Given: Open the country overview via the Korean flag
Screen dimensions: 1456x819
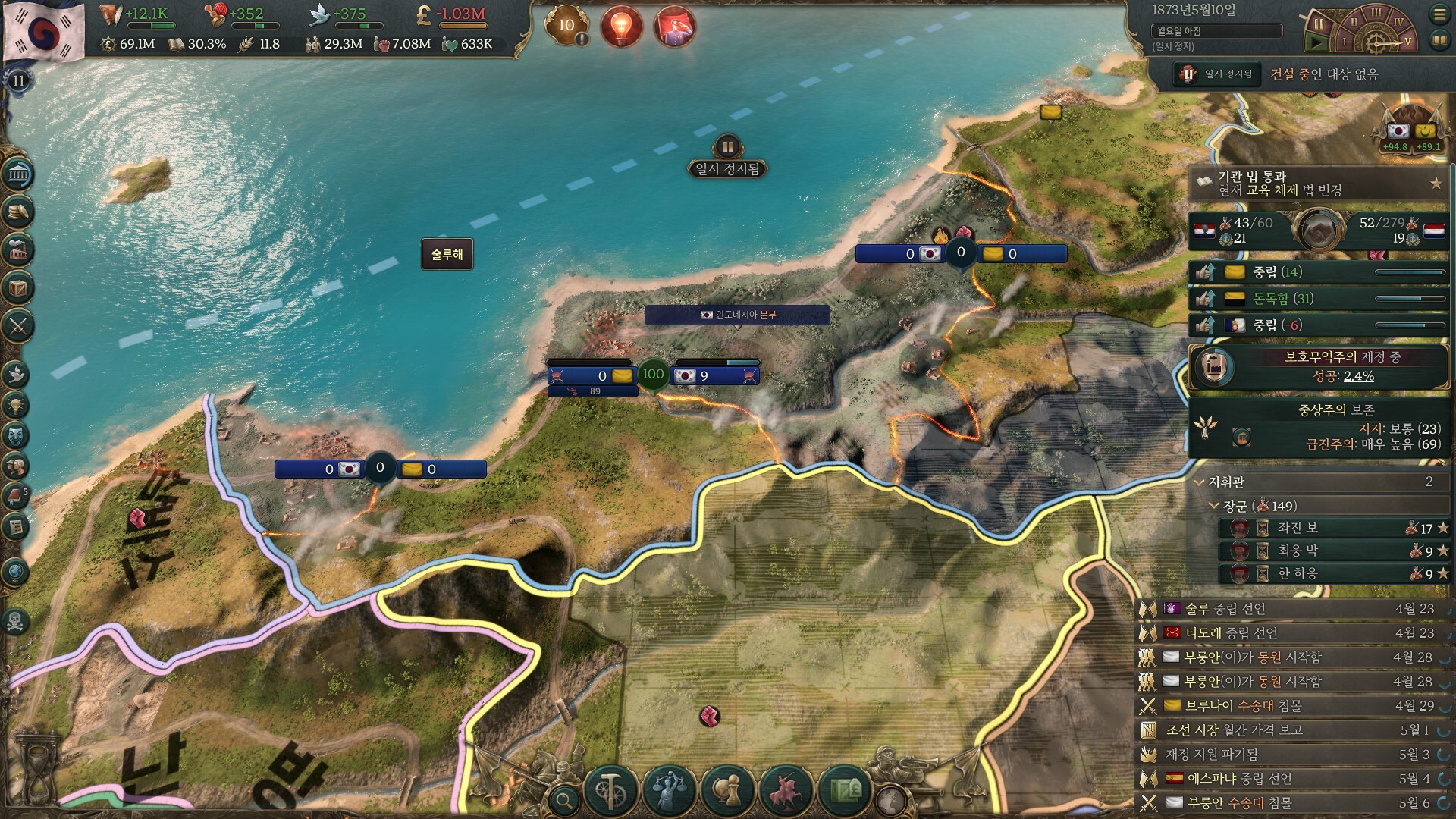Looking at the screenshot, I should coord(44,30).
